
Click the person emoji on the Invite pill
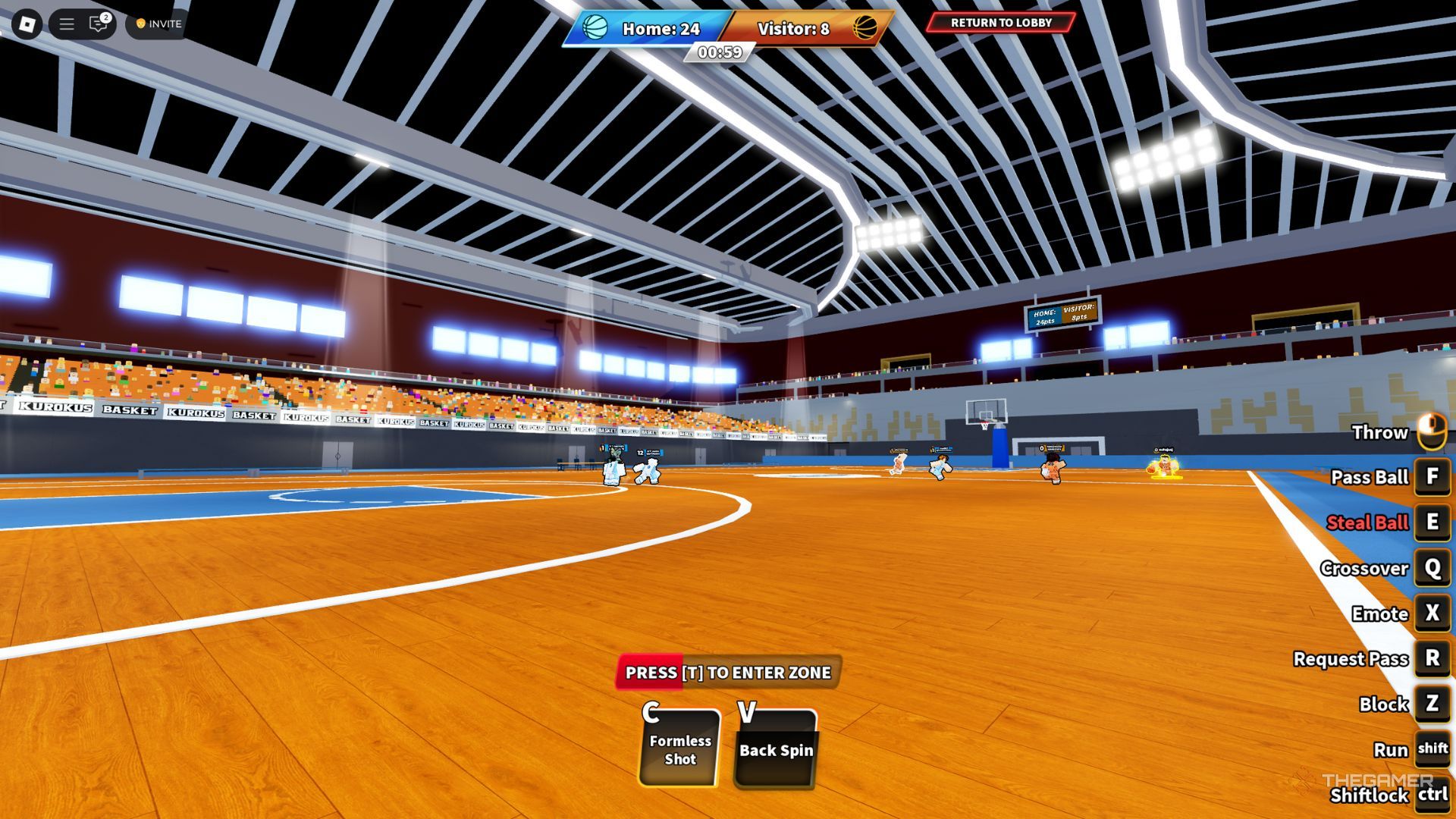(141, 24)
